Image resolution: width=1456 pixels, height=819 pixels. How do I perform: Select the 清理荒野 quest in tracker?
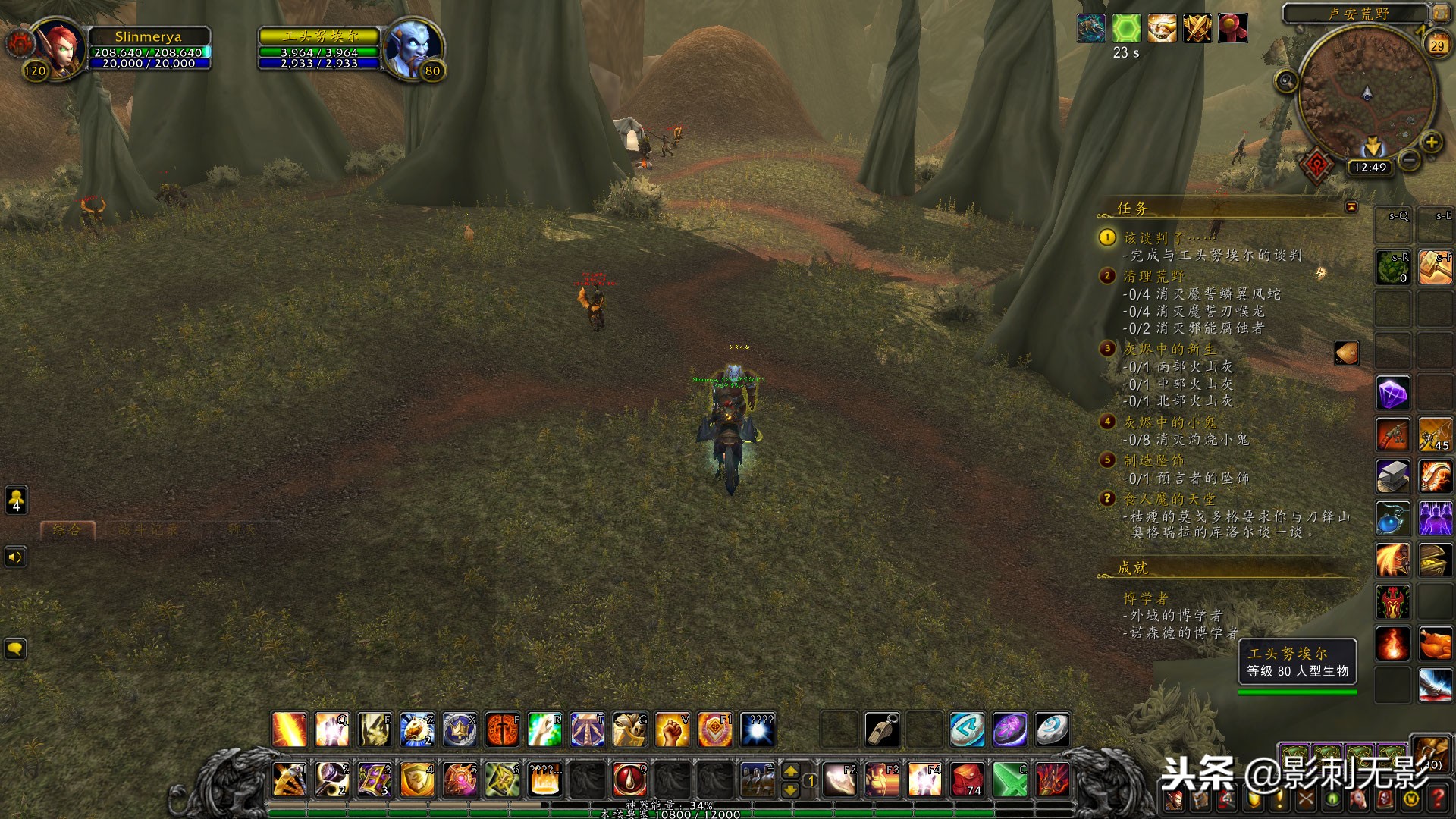point(1153,276)
